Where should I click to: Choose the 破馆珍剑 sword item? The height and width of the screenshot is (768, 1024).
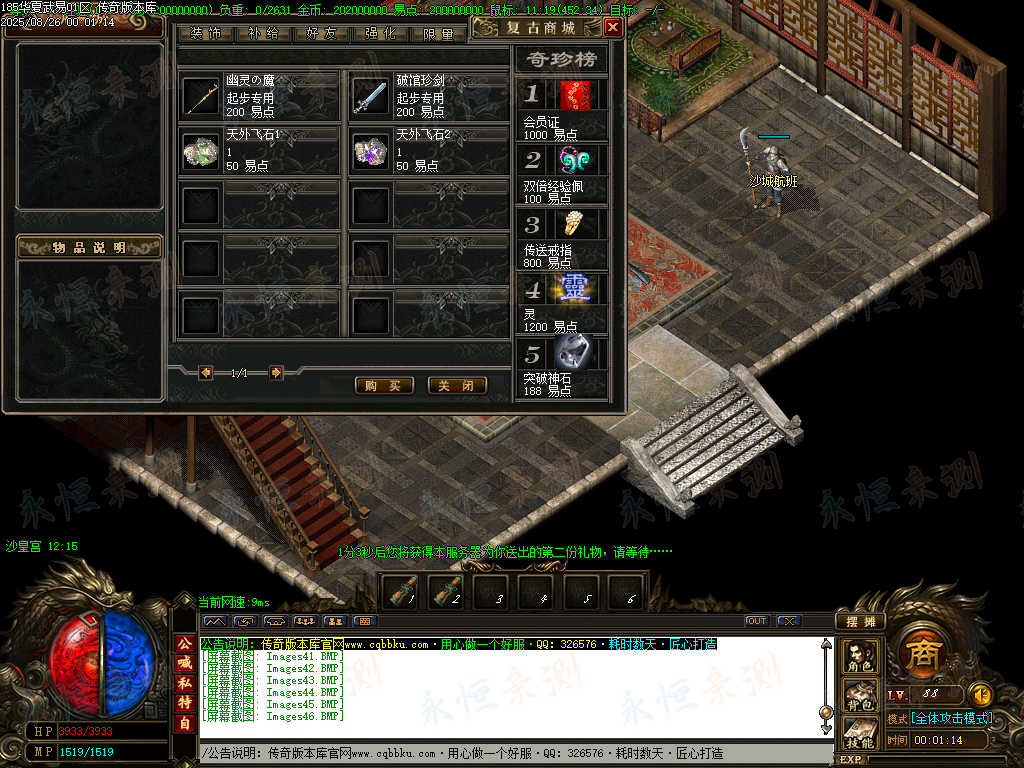point(370,97)
